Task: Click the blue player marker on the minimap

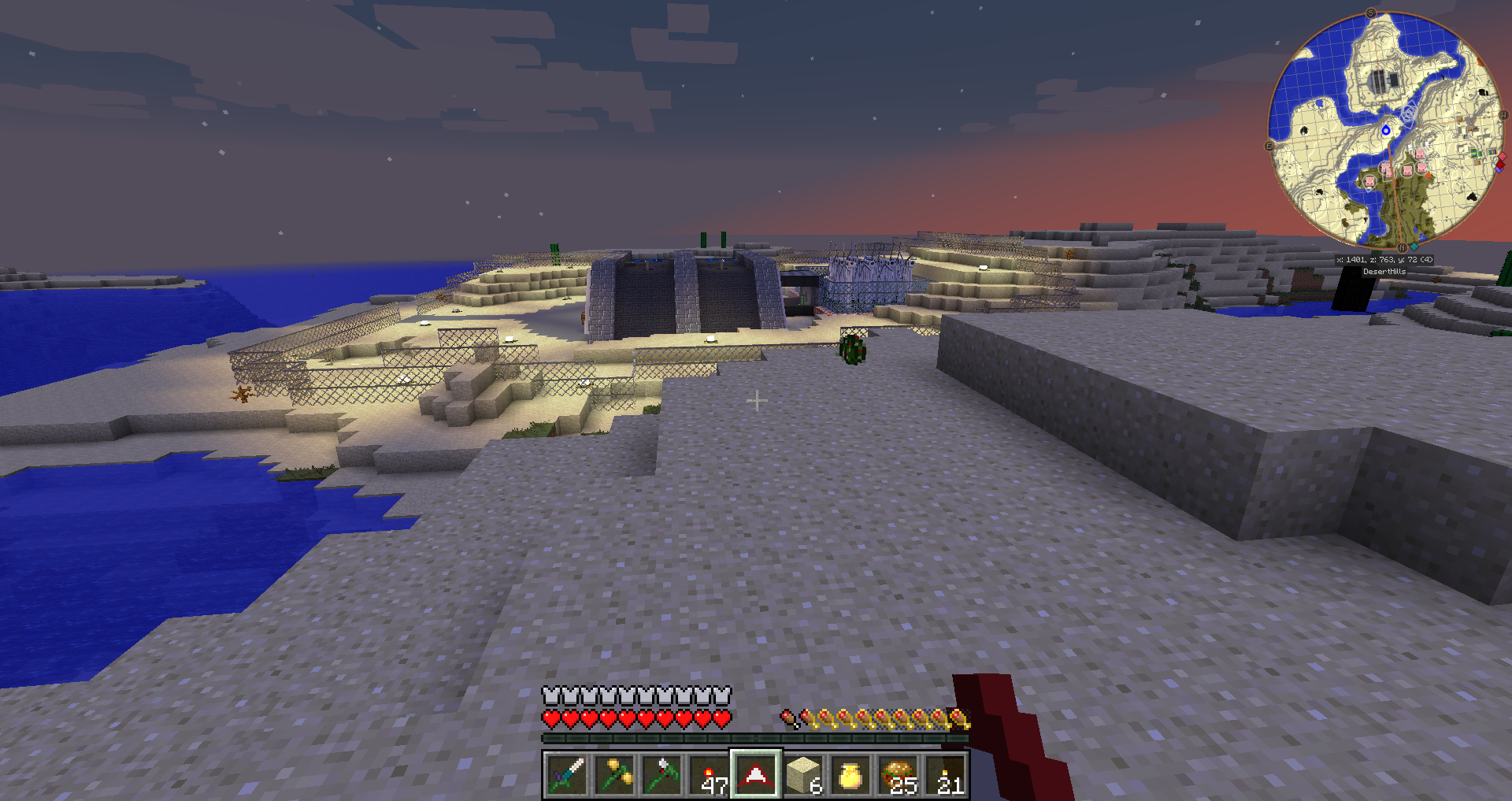Action: [1386, 130]
